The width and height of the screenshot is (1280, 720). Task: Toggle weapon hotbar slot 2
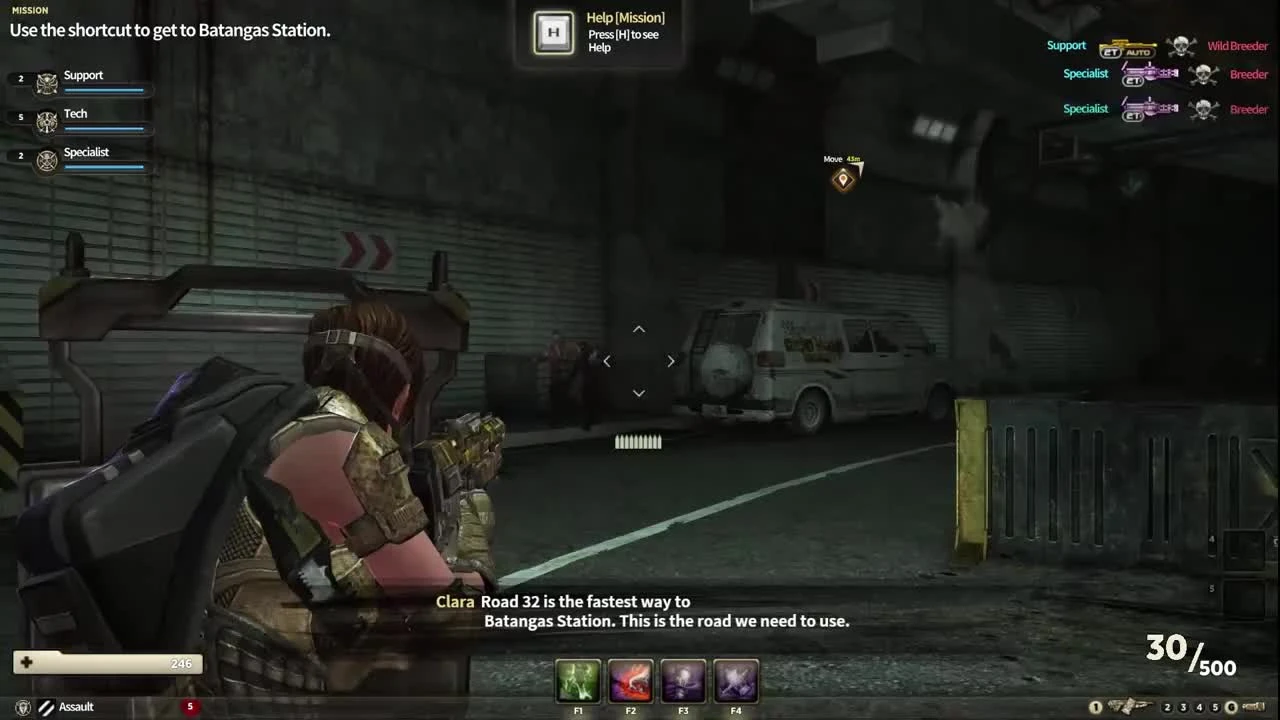point(1167,706)
